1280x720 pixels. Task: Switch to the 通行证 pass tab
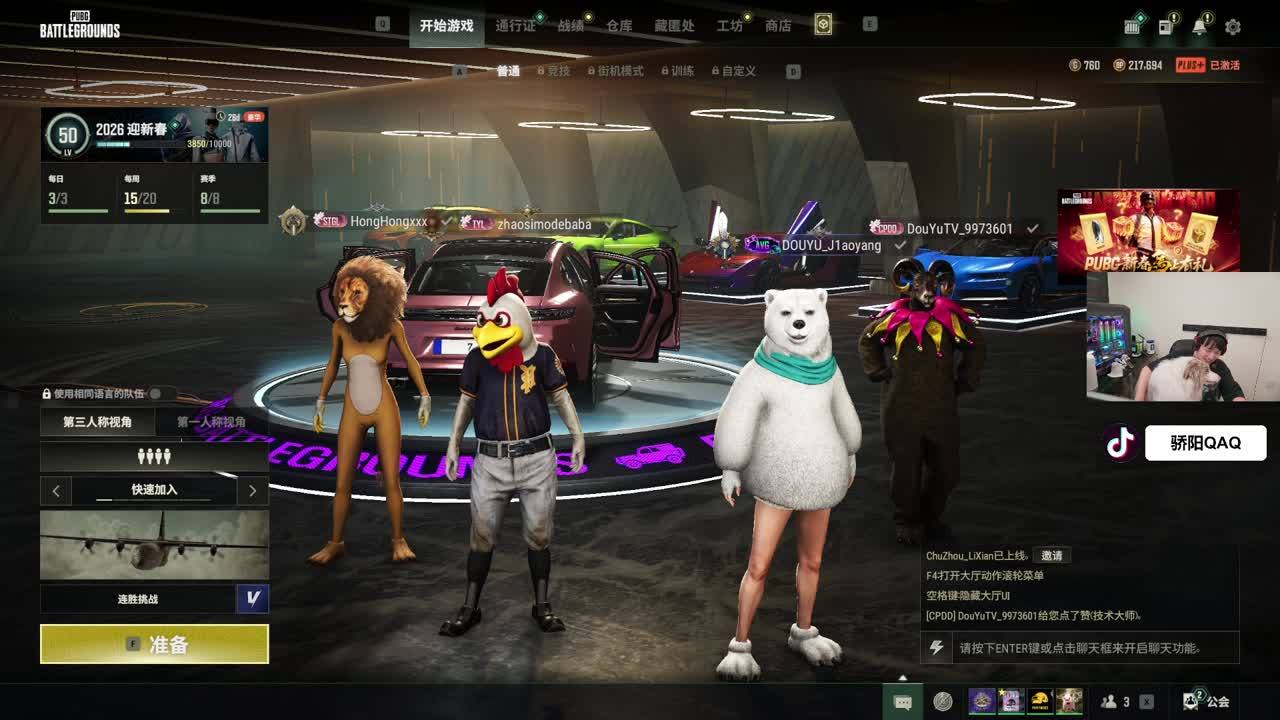pos(516,26)
